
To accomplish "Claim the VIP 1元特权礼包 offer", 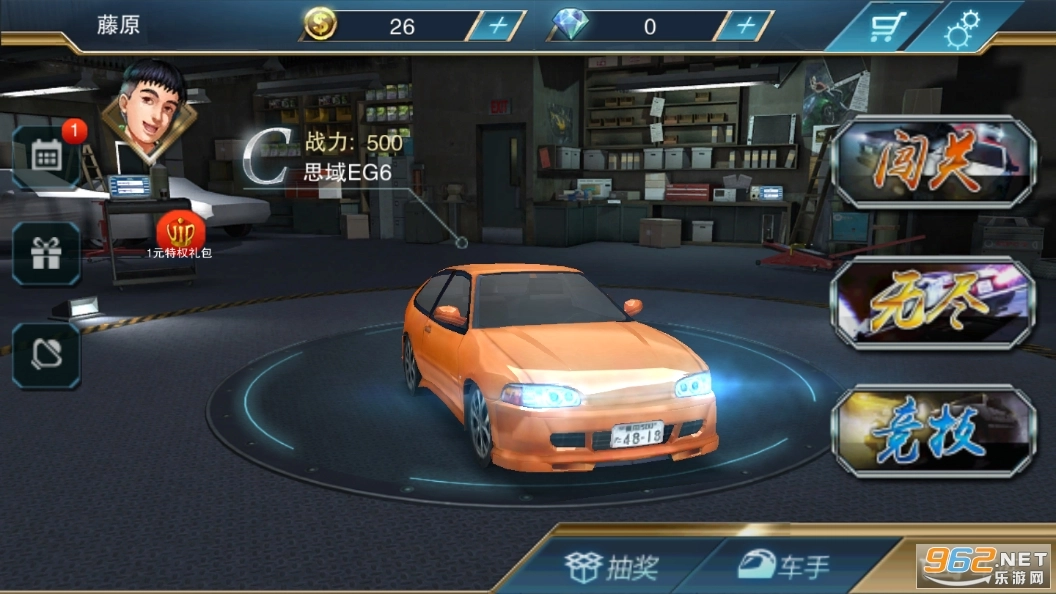I will (180, 234).
